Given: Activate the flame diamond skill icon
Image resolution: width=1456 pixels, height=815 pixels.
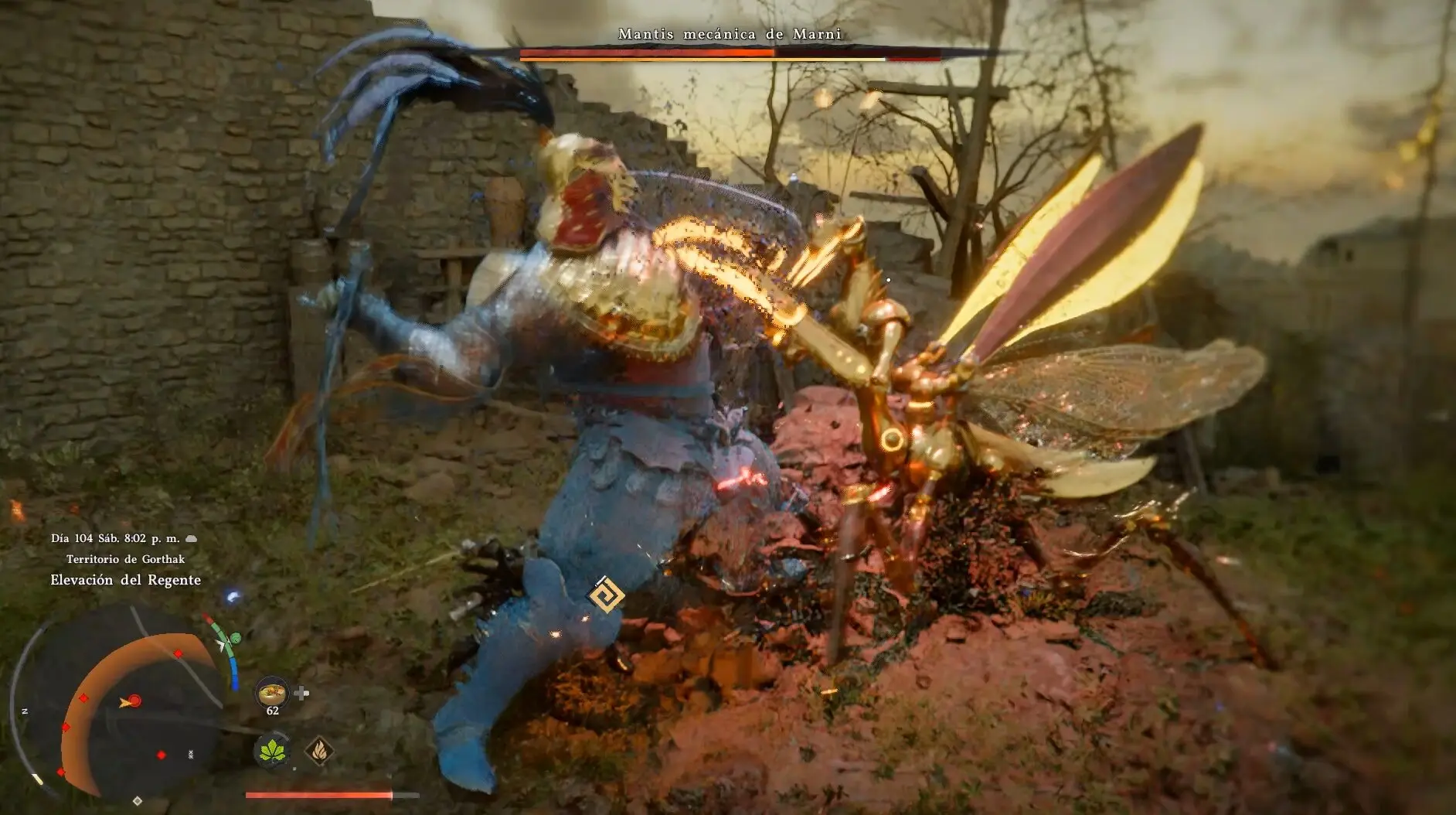Looking at the screenshot, I should click(319, 749).
